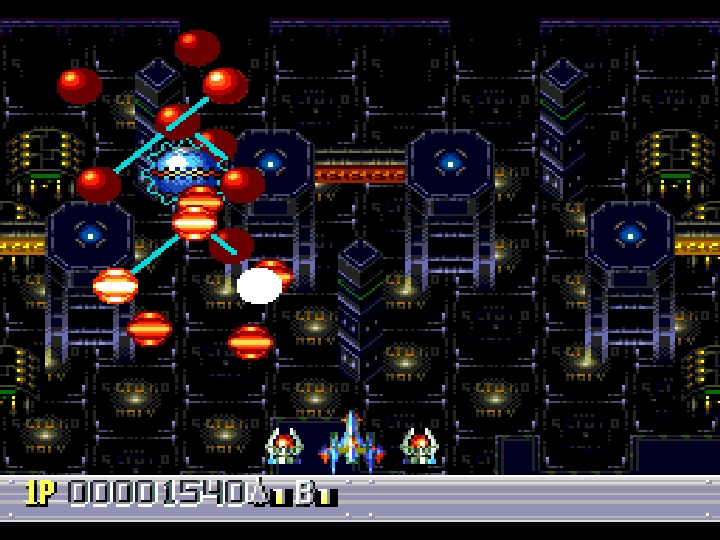Select the B weapon indicator in status bar

coord(304,492)
